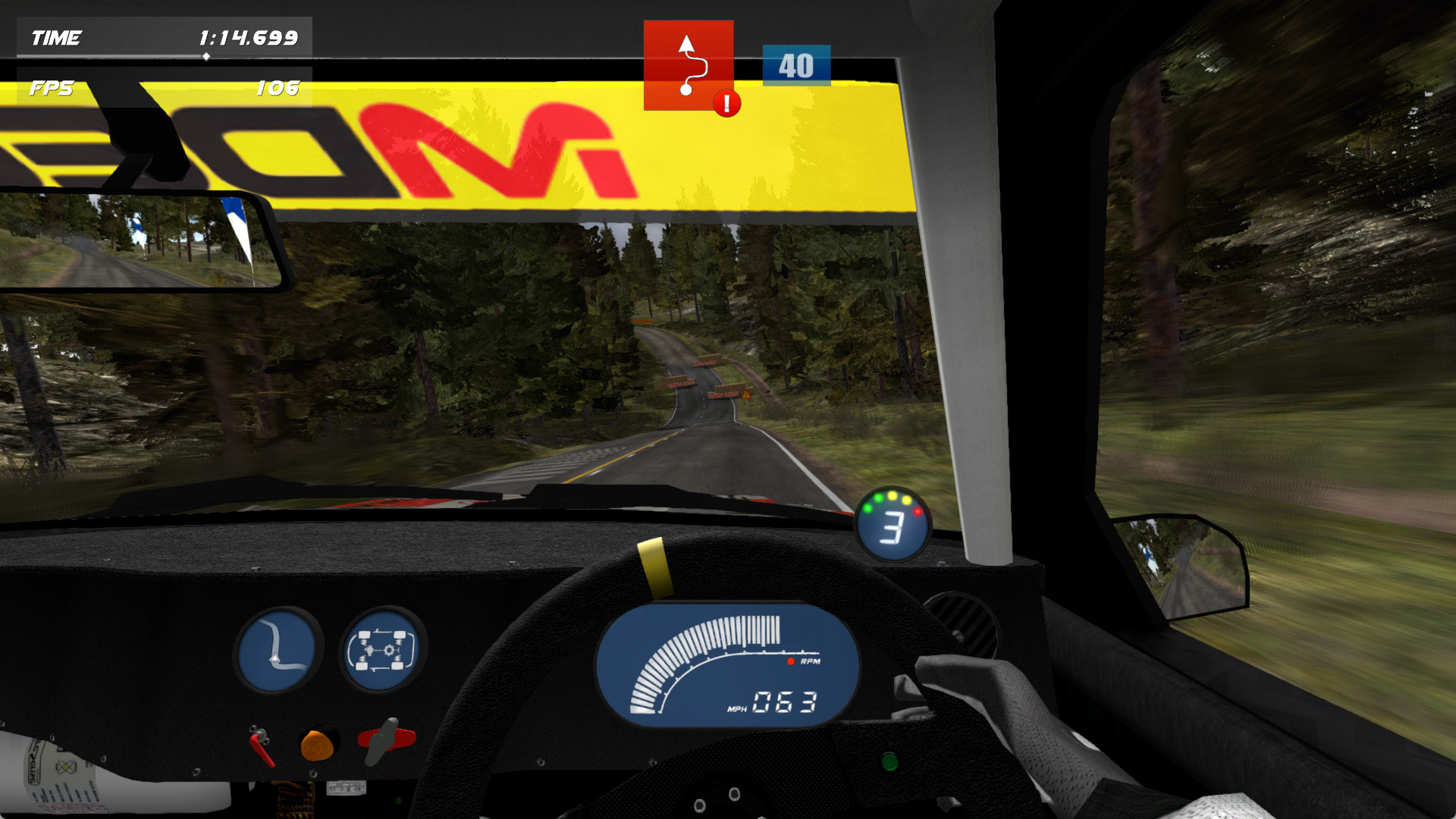Select the exclamation caution warning badge

pyautogui.click(x=726, y=103)
